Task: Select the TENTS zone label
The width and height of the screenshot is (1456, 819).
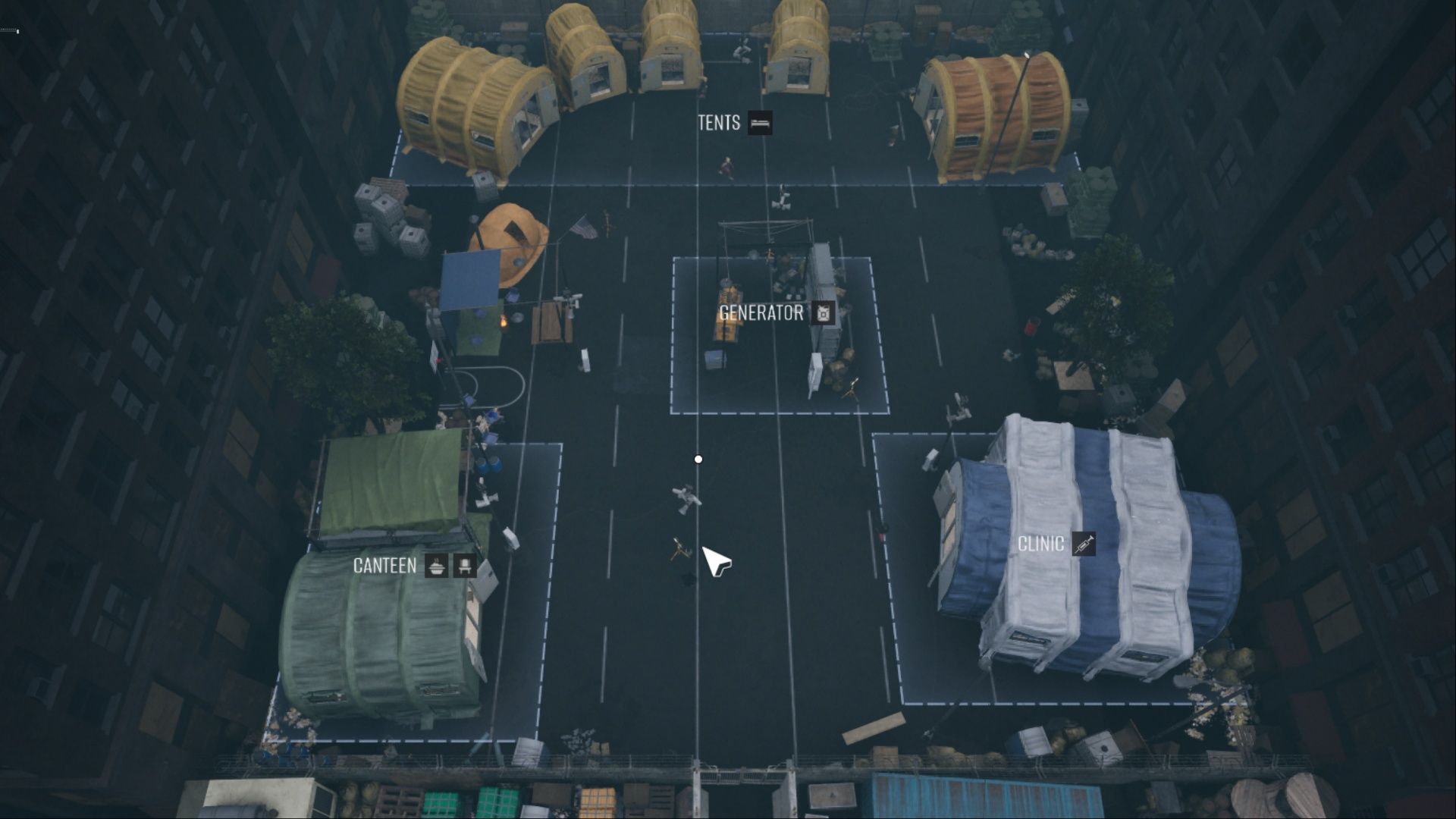Action: (x=719, y=123)
